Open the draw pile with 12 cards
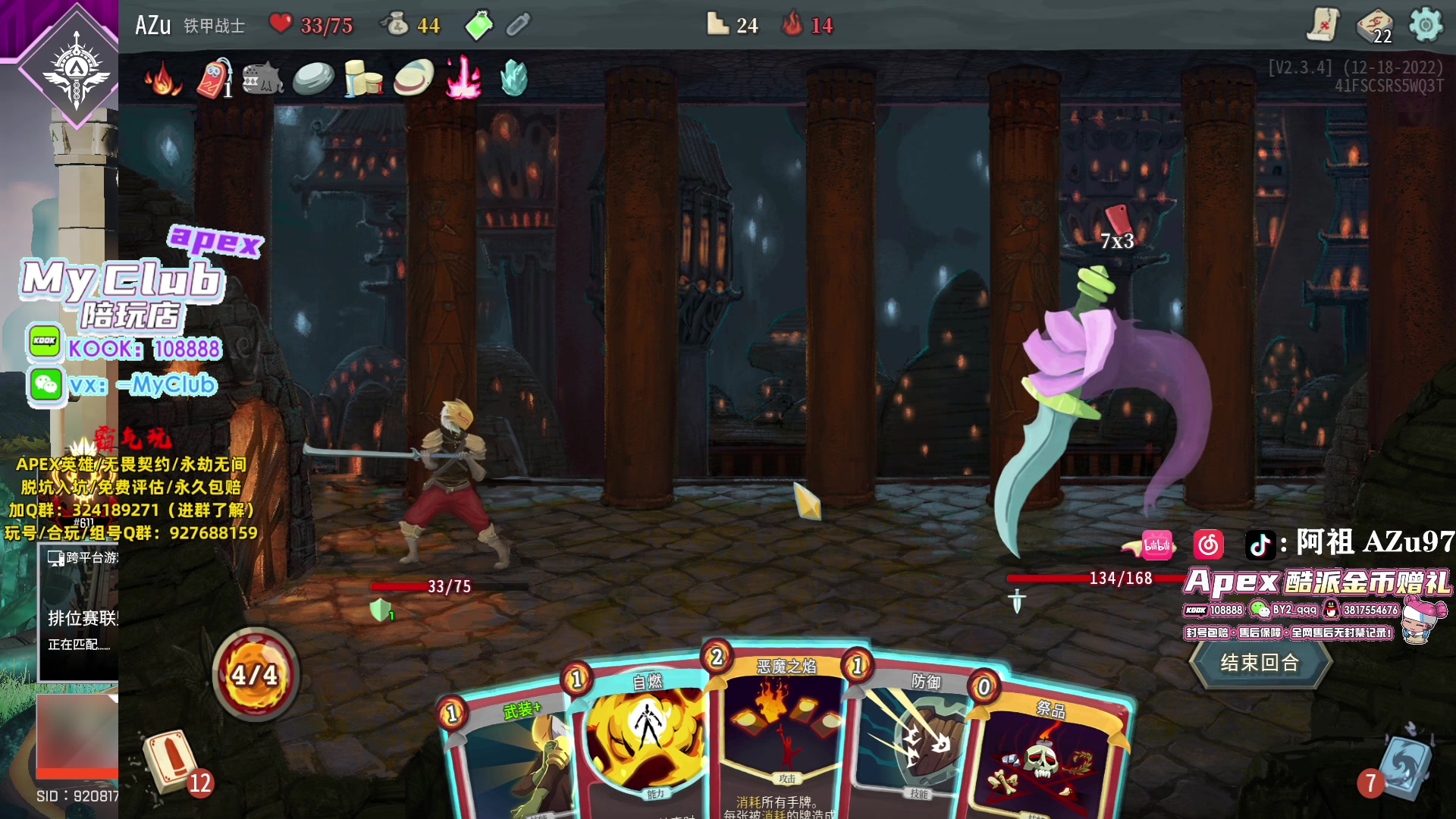This screenshot has width=1456, height=819. [171, 761]
